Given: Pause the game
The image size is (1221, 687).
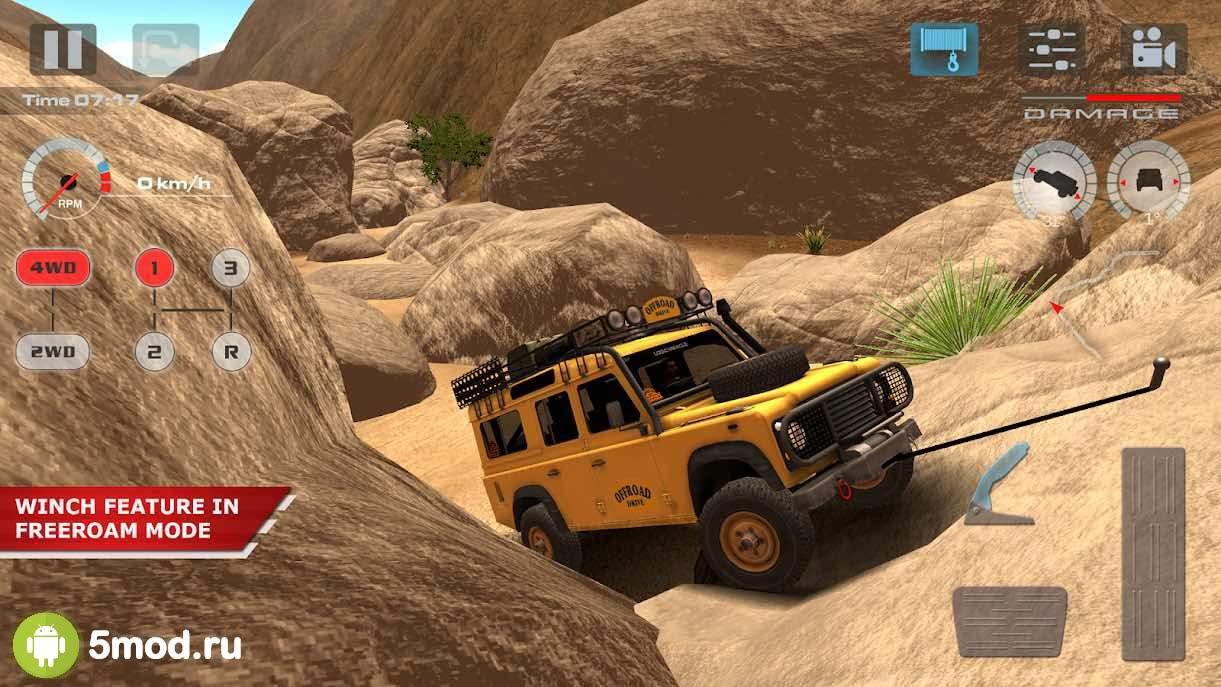Looking at the screenshot, I should (63, 49).
